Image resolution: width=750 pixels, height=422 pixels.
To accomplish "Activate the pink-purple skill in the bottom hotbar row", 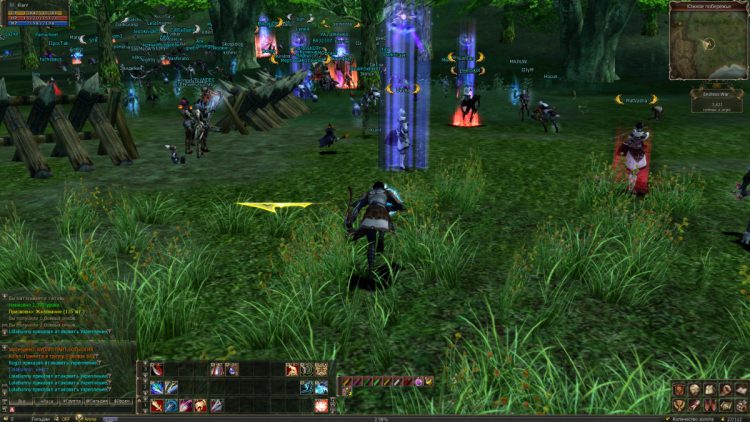I will 186,405.
